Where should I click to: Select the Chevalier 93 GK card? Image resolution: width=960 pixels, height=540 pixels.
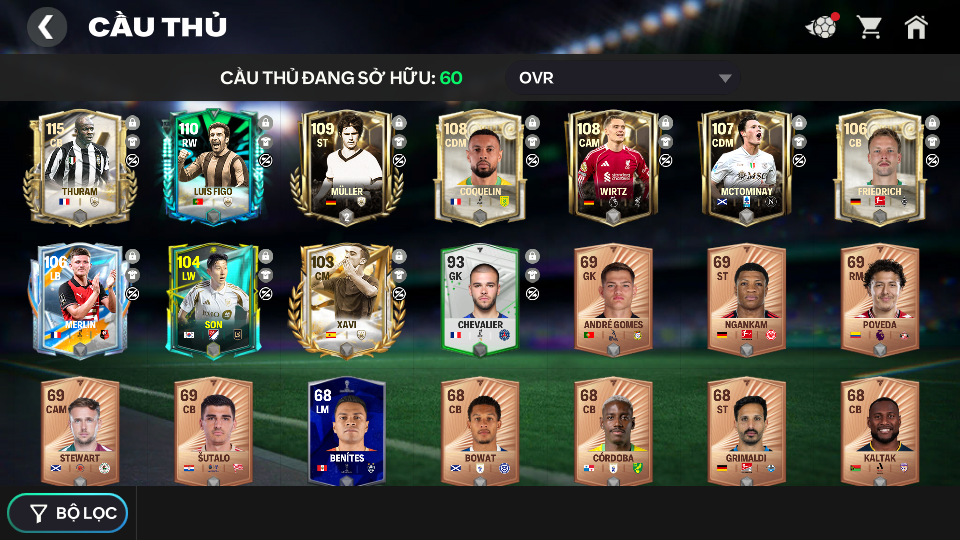[x=480, y=298]
